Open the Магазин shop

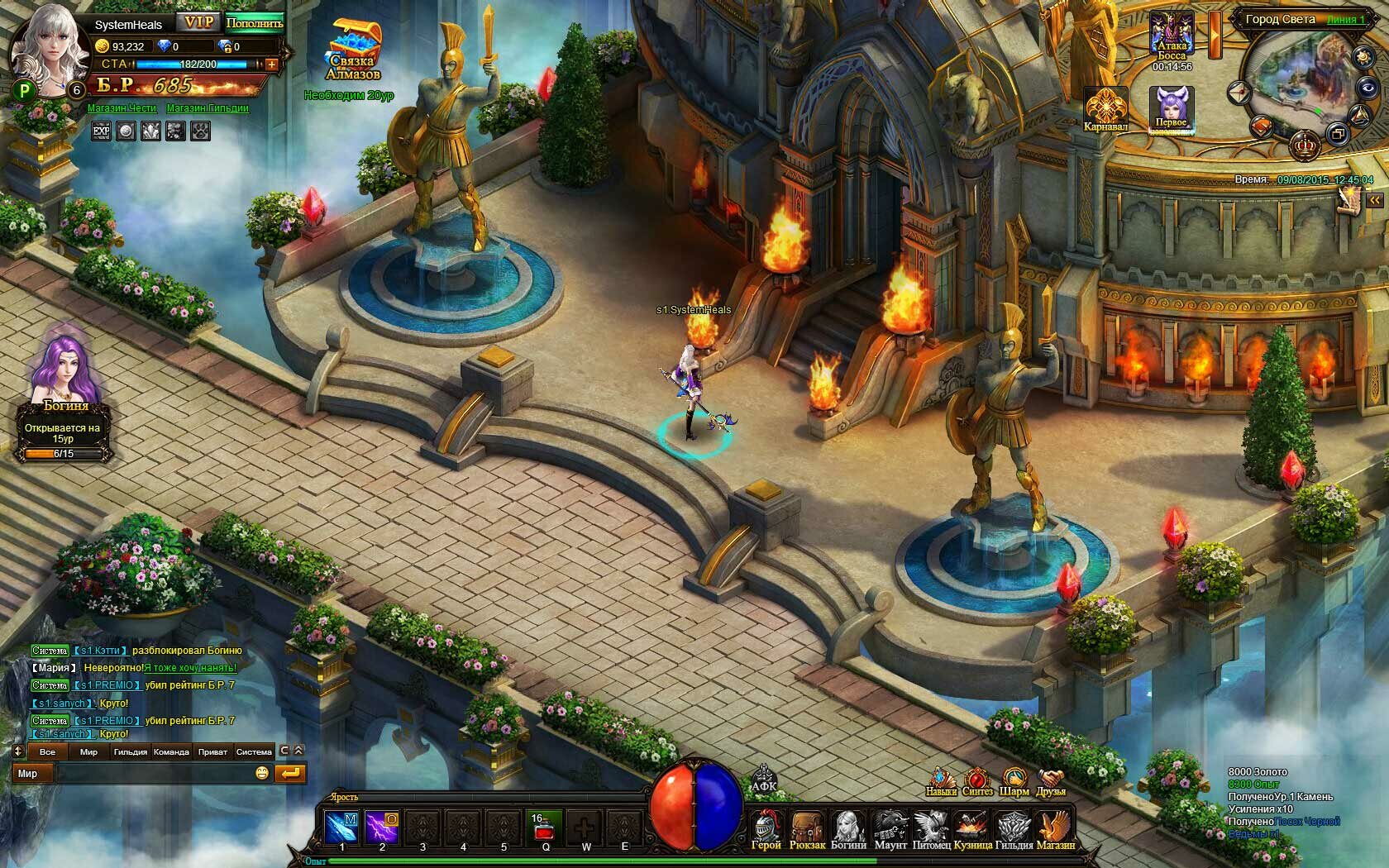click(x=1056, y=828)
